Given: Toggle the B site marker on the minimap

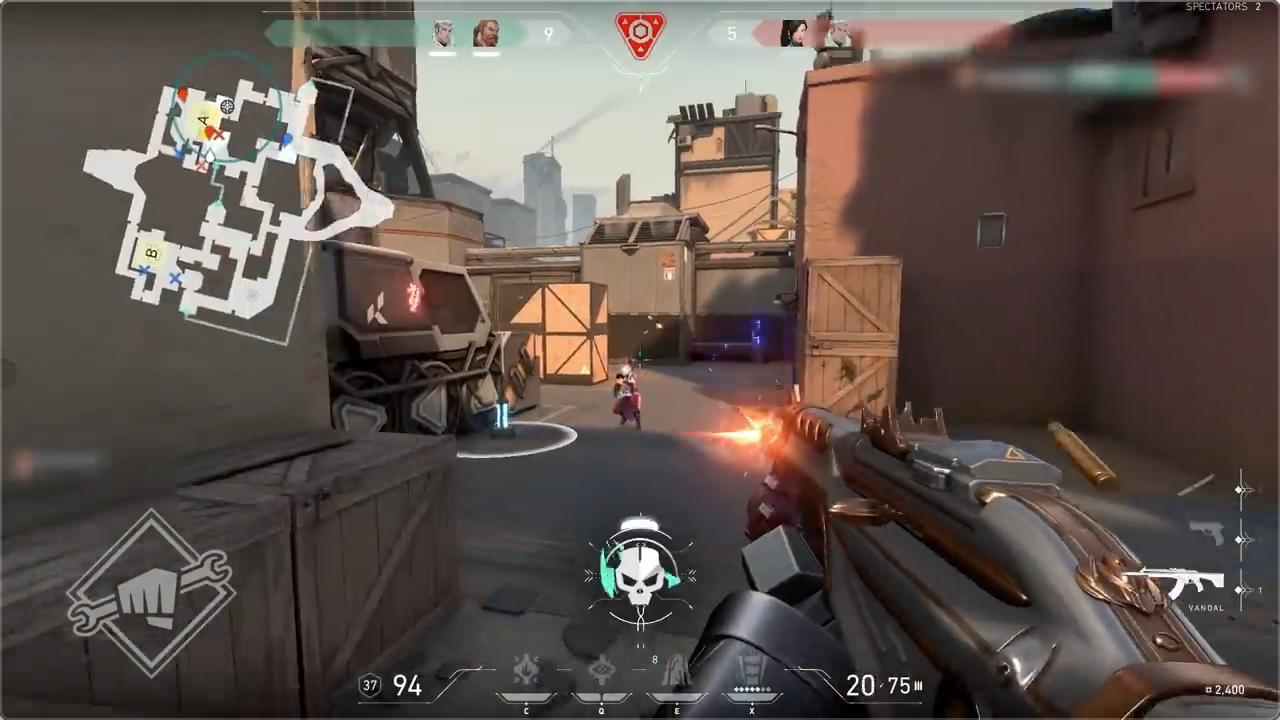Looking at the screenshot, I should click(x=150, y=253).
